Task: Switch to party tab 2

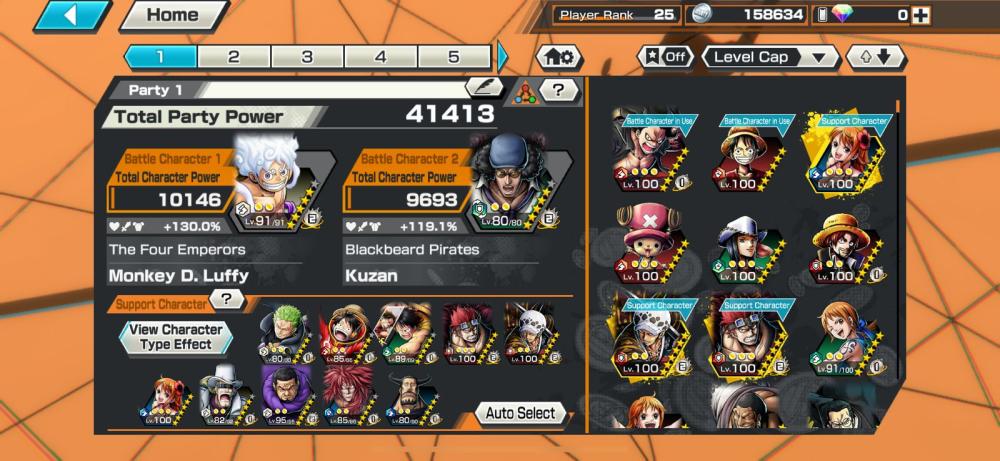Action: (234, 57)
